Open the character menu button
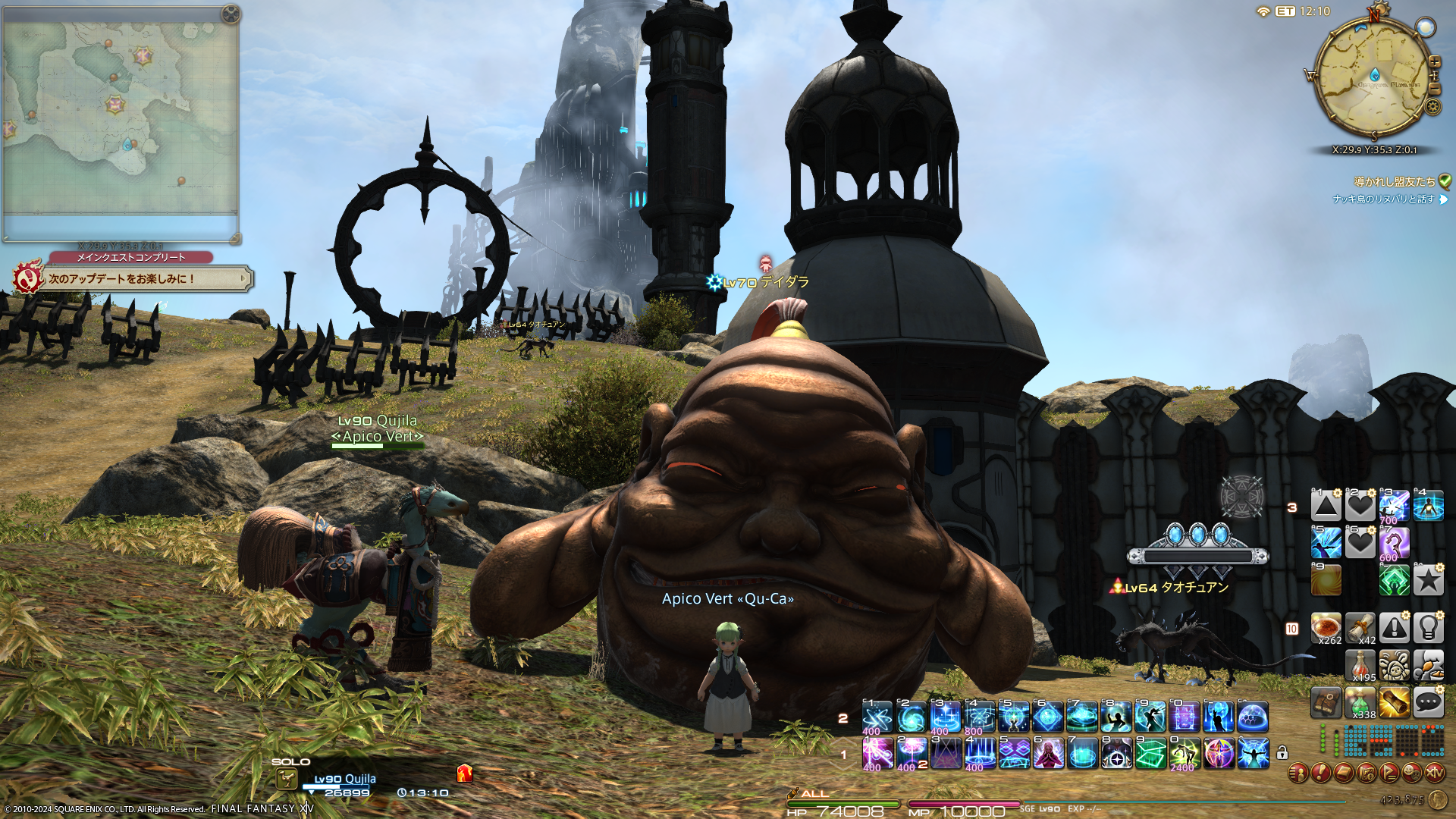 coord(1298,773)
